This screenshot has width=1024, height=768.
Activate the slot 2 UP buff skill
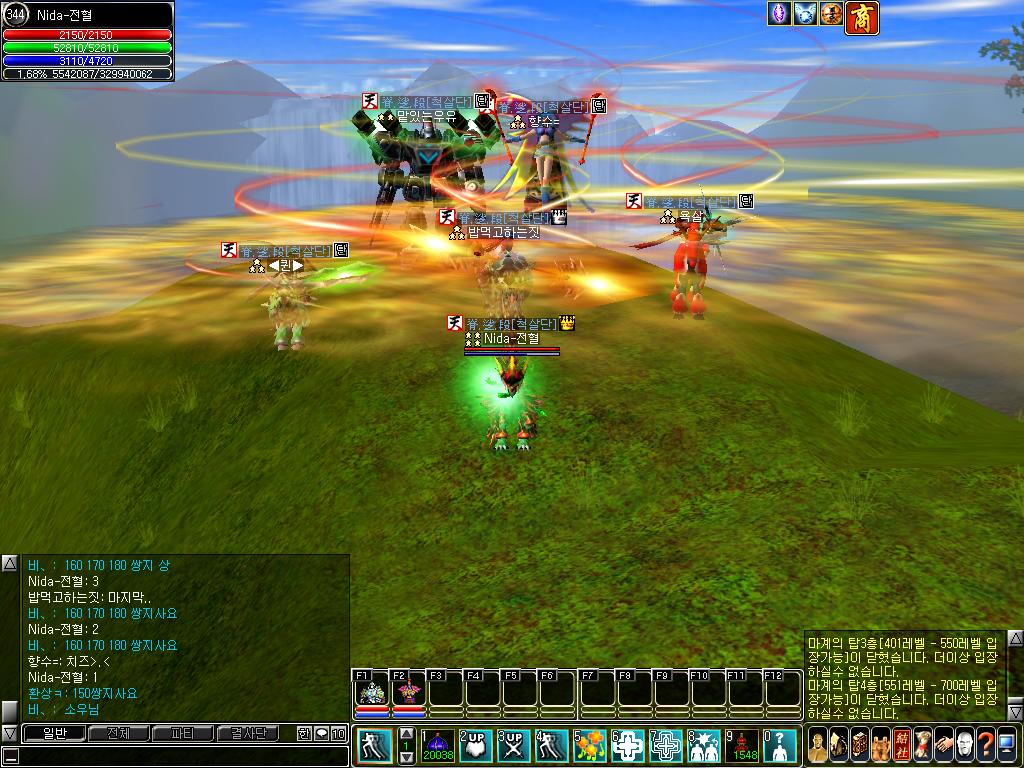[x=477, y=745]
